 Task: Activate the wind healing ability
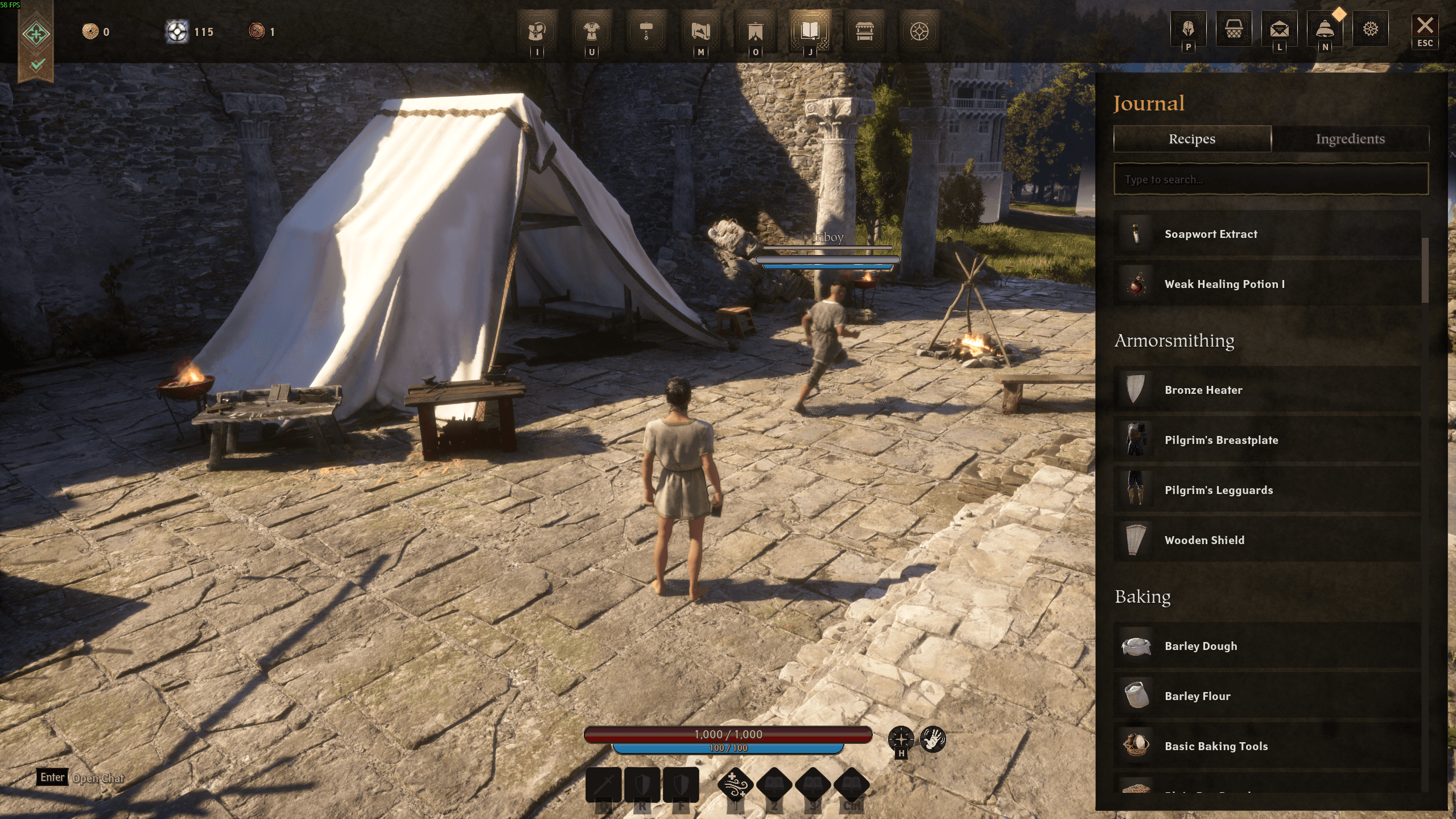[x=735, y=785]
